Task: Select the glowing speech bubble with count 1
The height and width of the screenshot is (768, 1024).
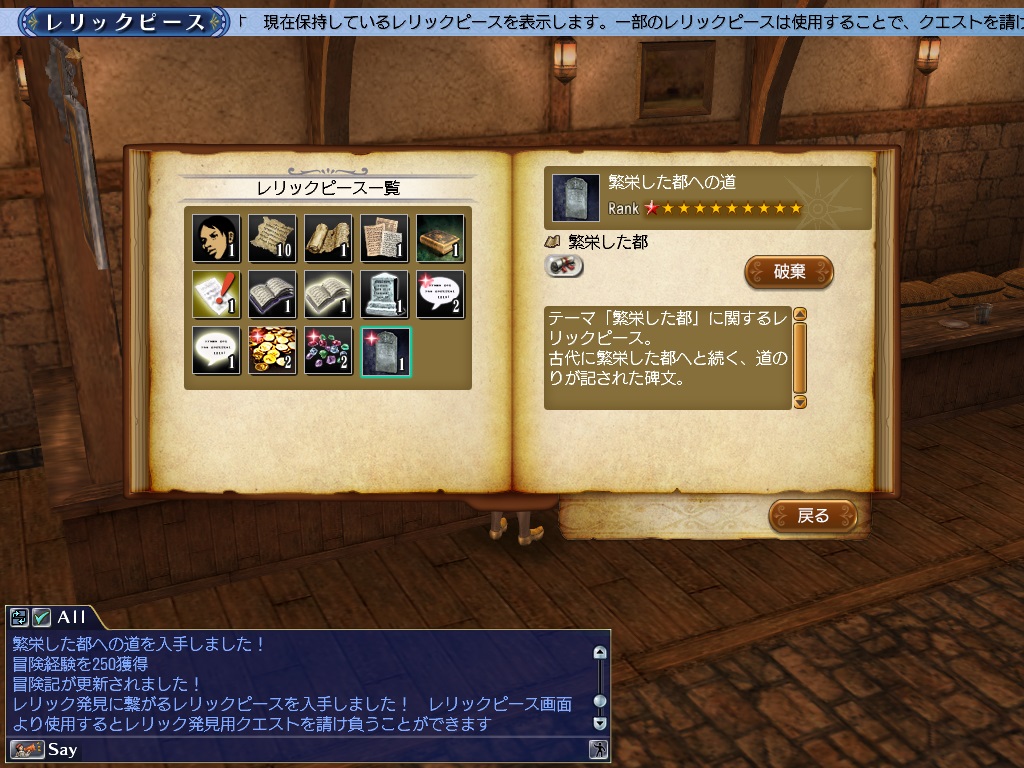Action: tap(217, 350)
